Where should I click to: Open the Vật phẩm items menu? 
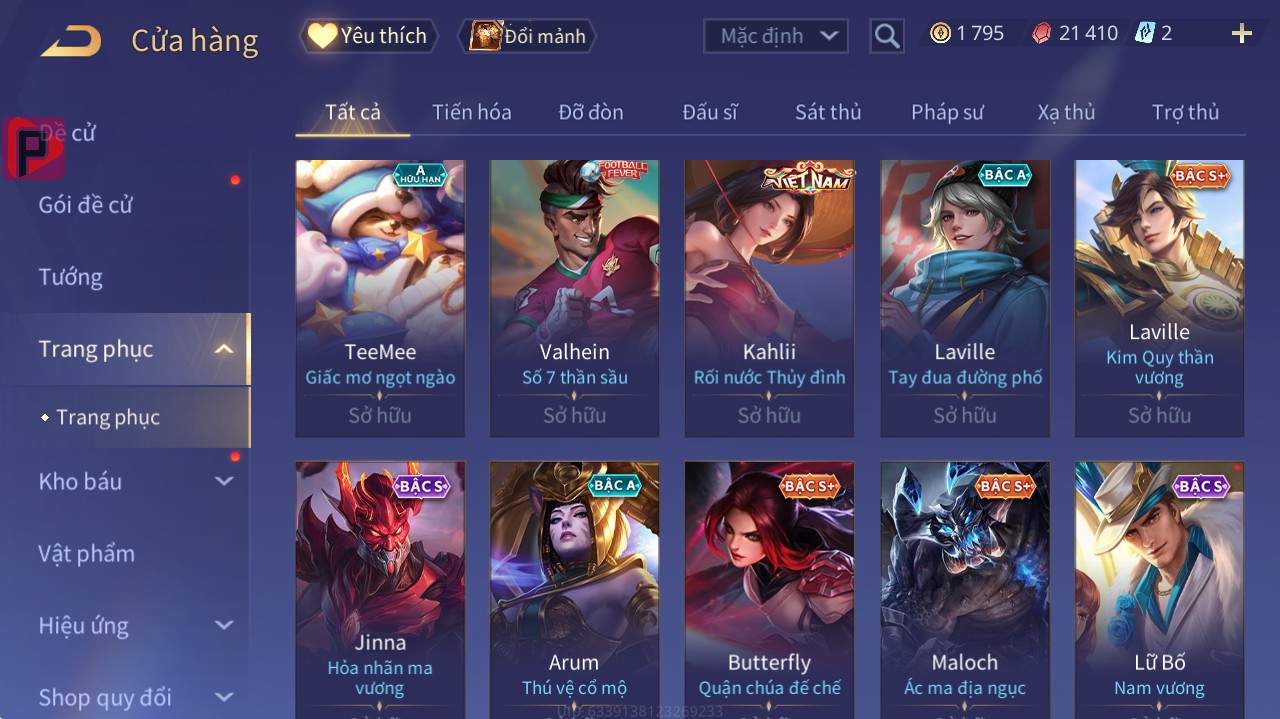click(87, 553)
